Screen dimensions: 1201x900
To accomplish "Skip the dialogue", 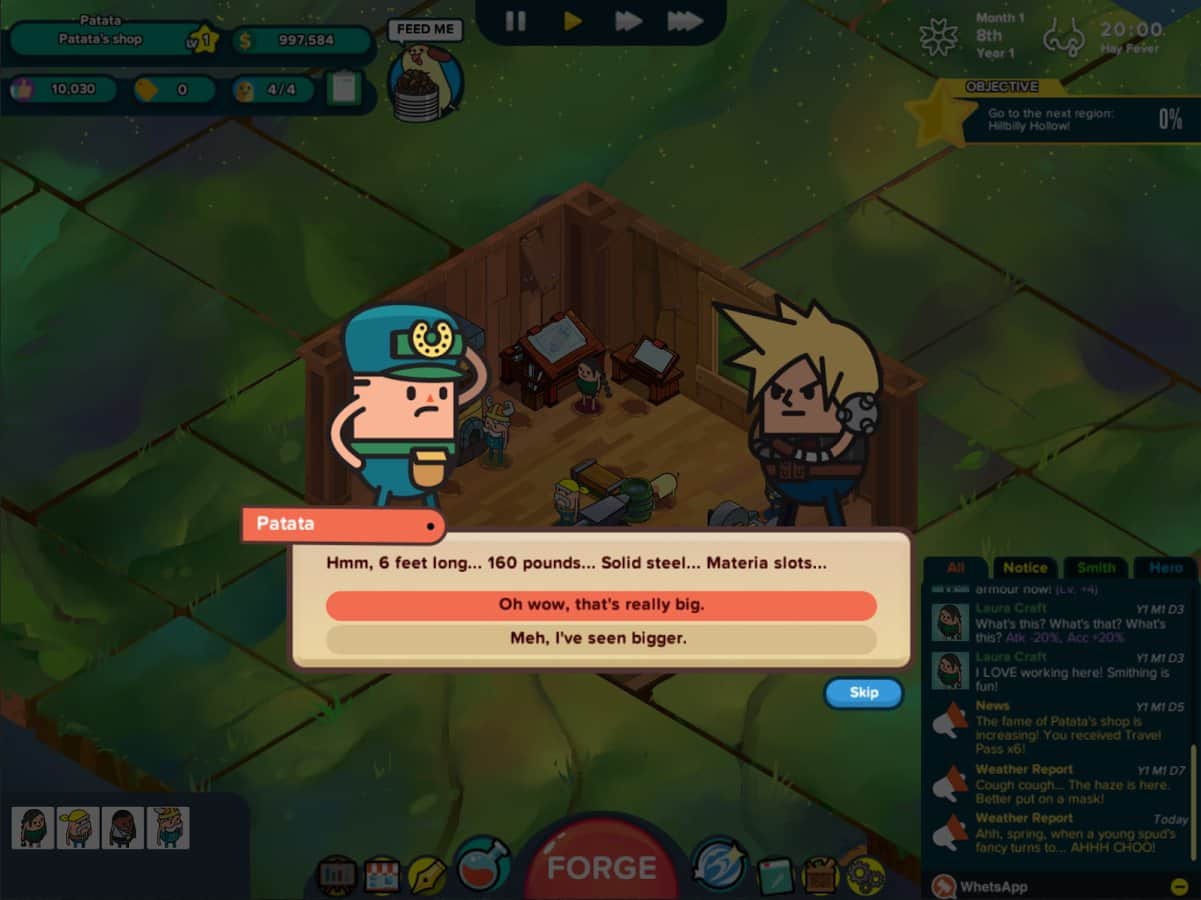I will pyautogui.click(x=863, y=692).
